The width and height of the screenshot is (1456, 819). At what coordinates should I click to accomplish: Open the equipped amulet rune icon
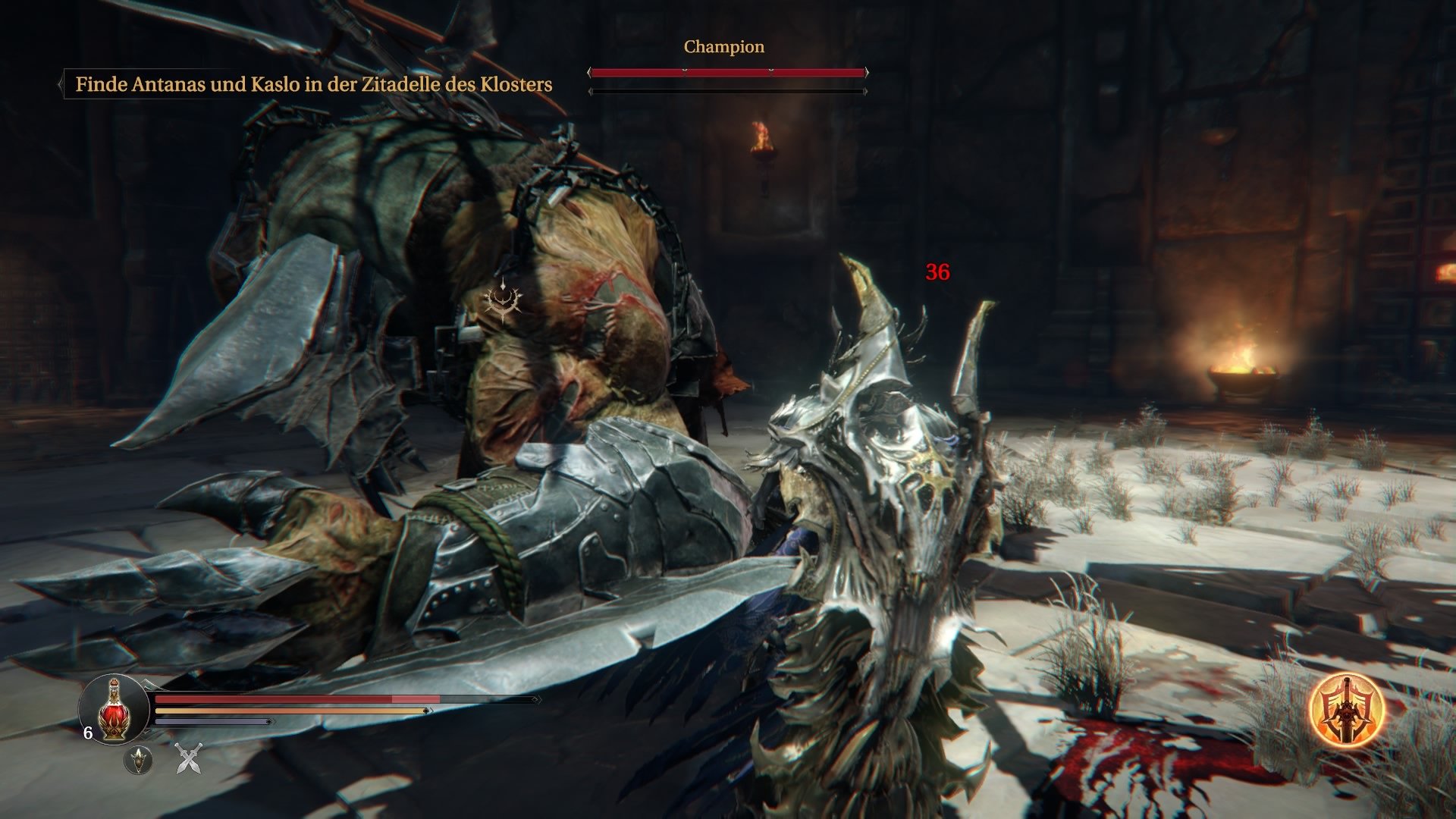[x=138, y=761]
